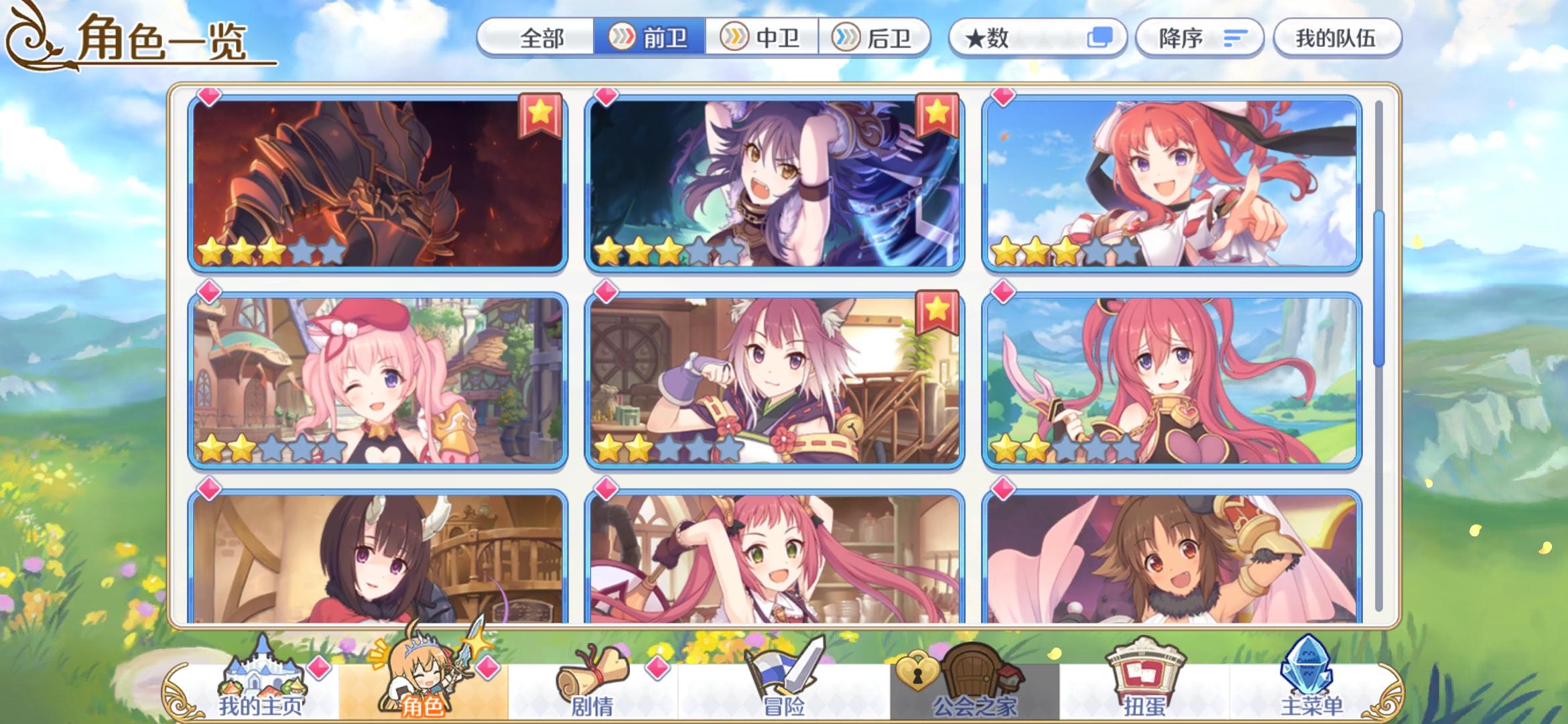Change 降序 descending sort order
The height and width of the screenshot is (724, 1568).
[x=1201, y=38]
